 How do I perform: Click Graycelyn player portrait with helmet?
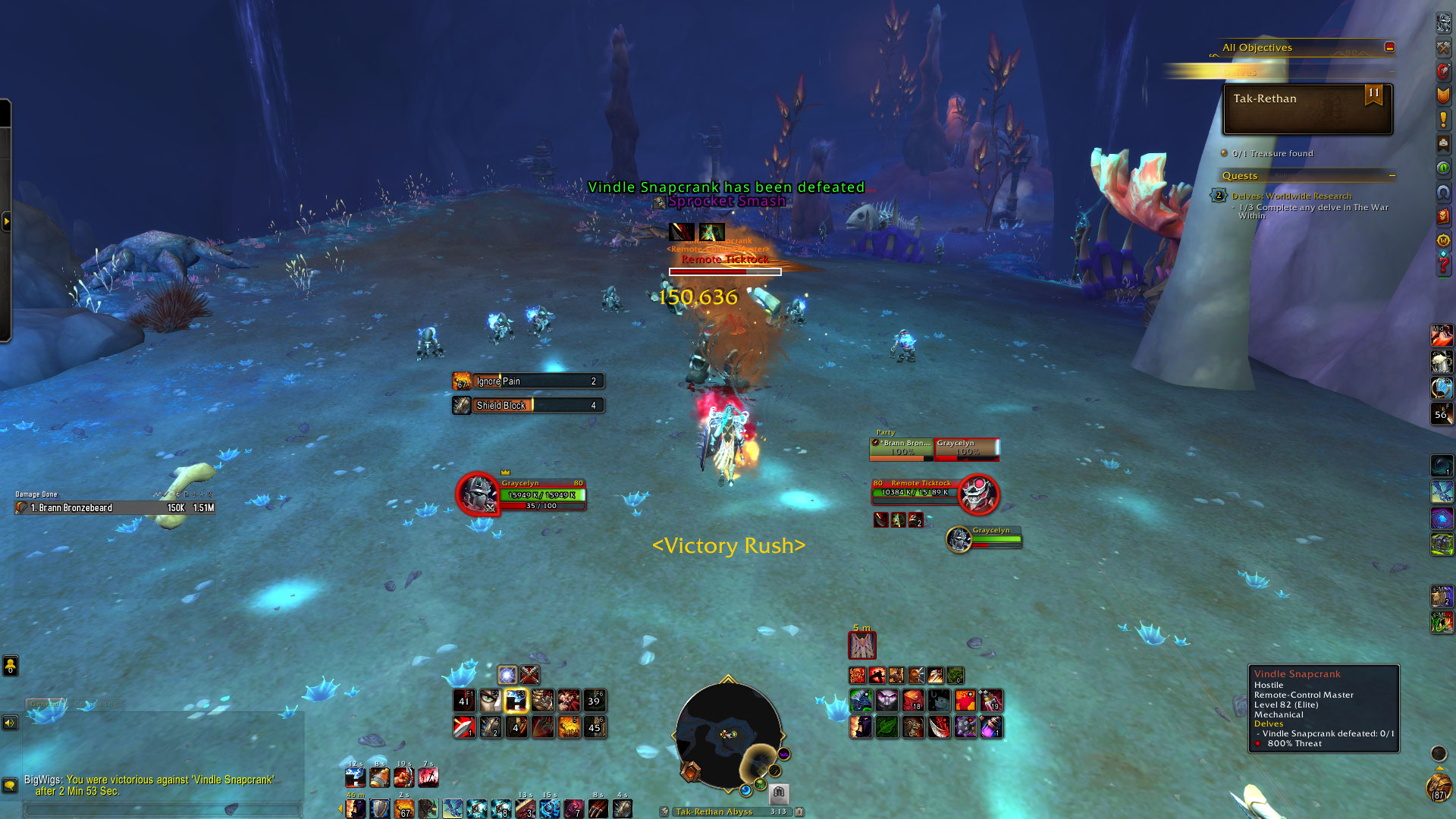(478, 494)
